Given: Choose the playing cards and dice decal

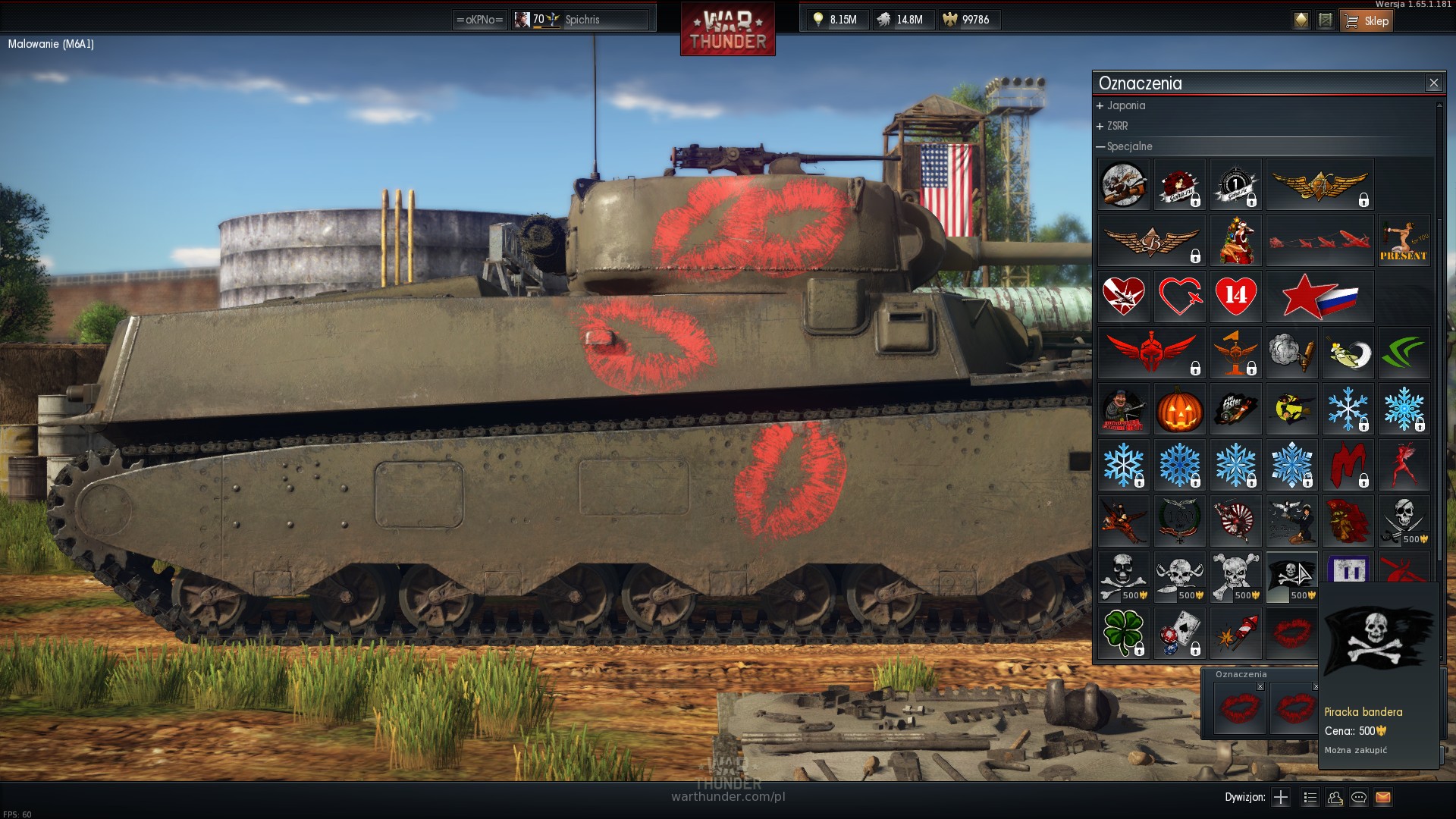Looking at the screenshot, I should click(1179, 633).
